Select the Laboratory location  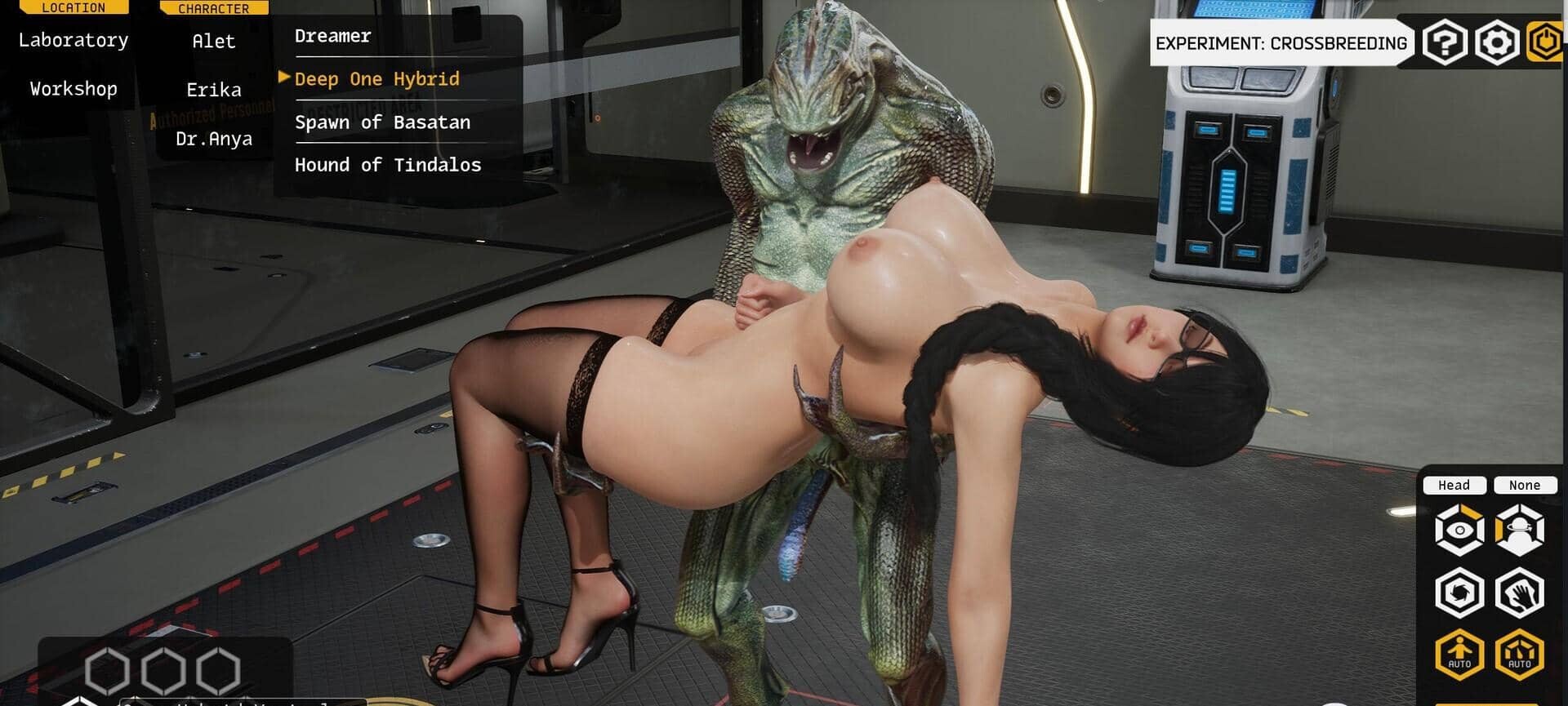[x=73, y=40]
